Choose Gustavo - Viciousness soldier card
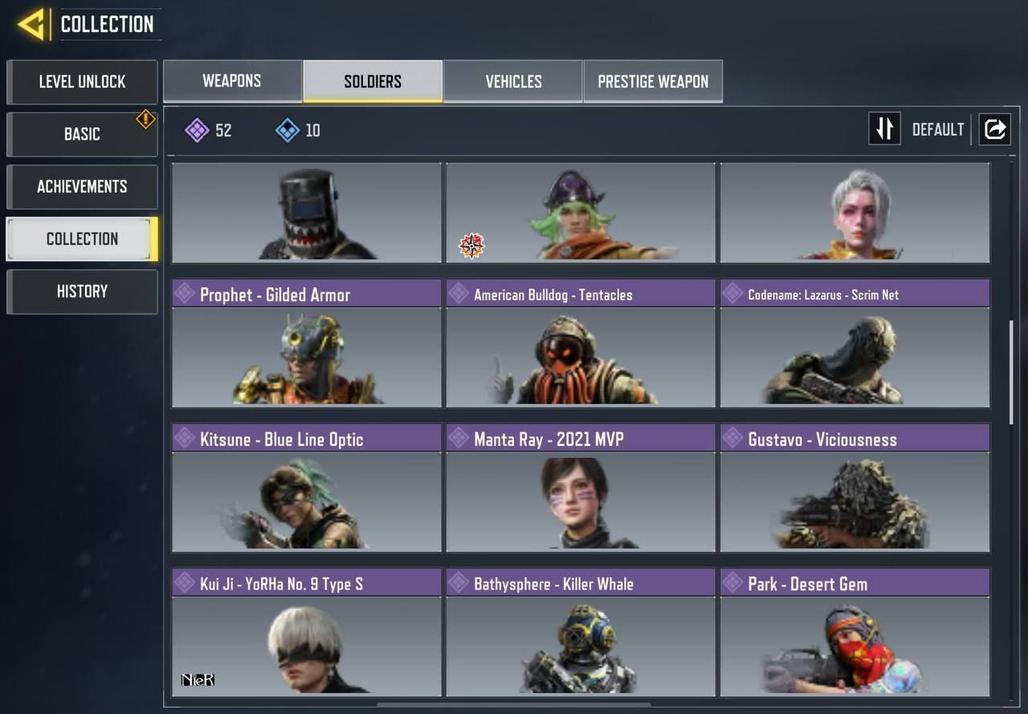1028x714 pixels. (855, 488)
